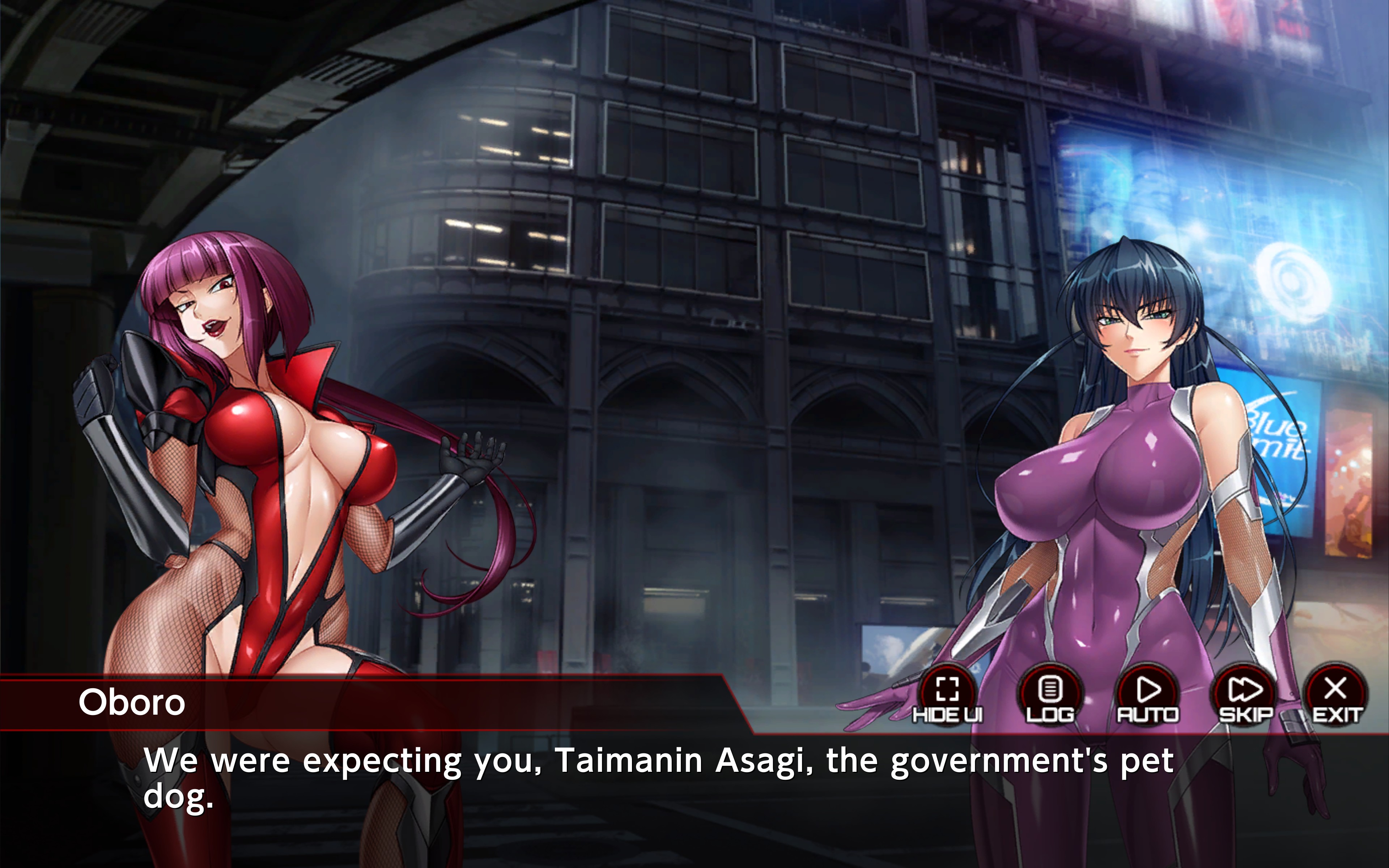Exit the story scene

[x=1336, y=693]
